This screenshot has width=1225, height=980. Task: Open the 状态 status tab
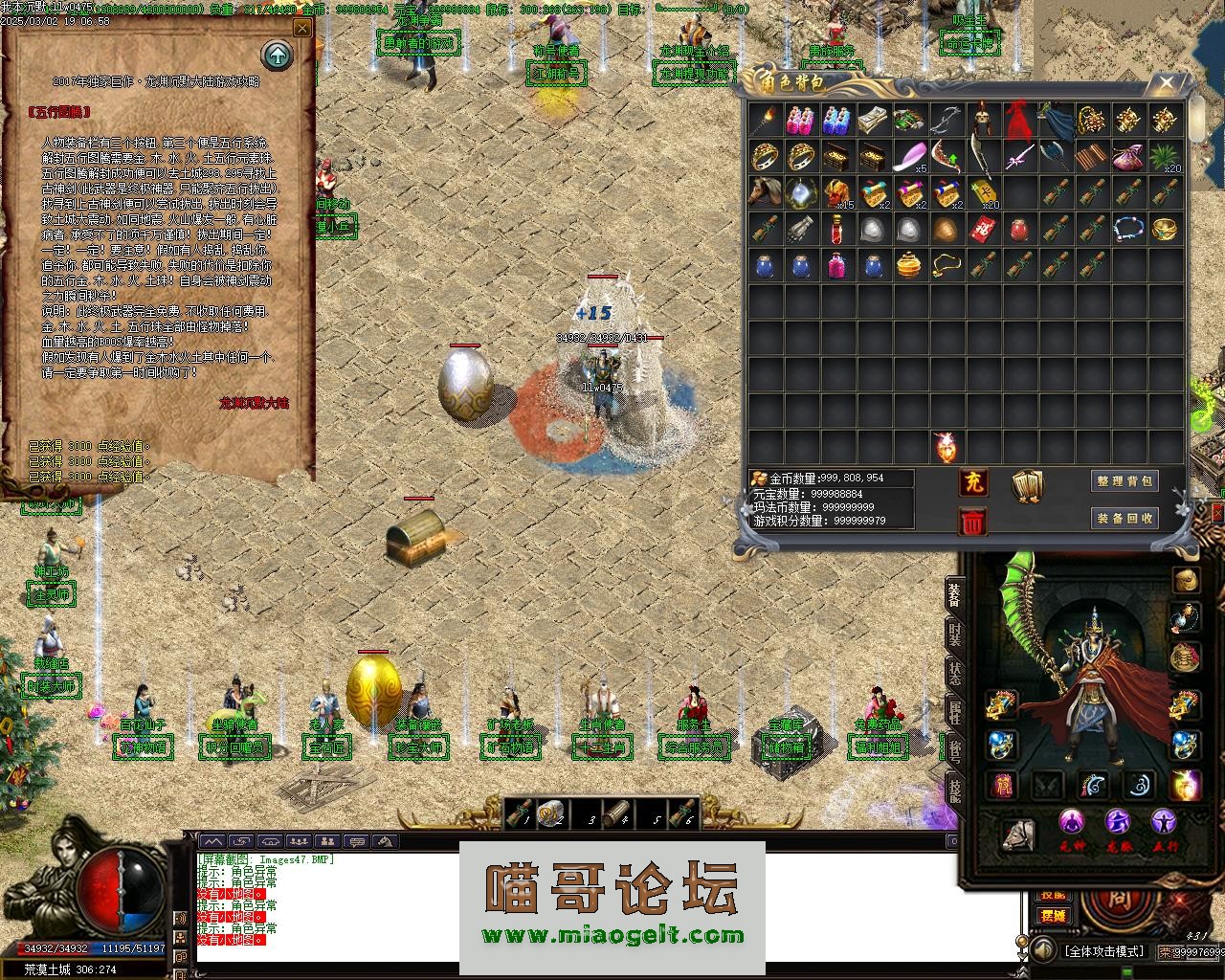click(954, 671)
